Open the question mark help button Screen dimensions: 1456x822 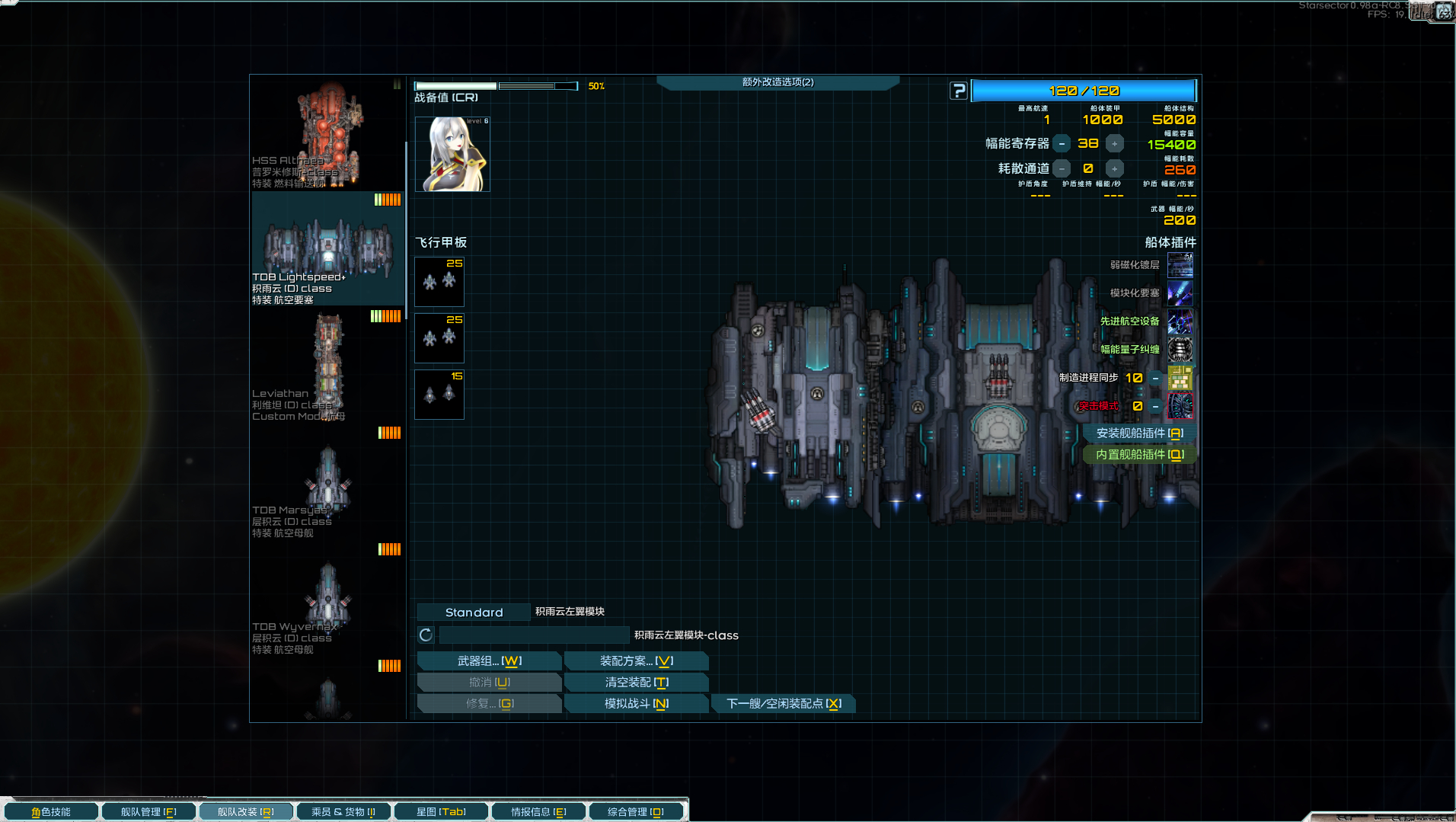[x=958, y=91]
